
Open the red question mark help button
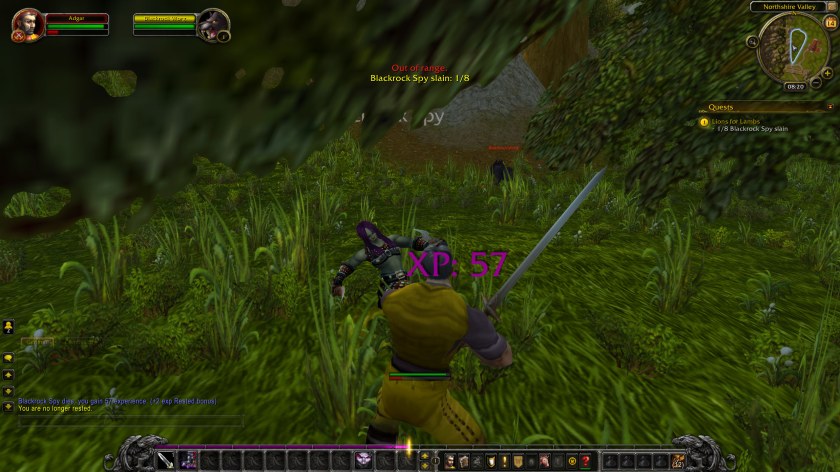tap(585, 460)
